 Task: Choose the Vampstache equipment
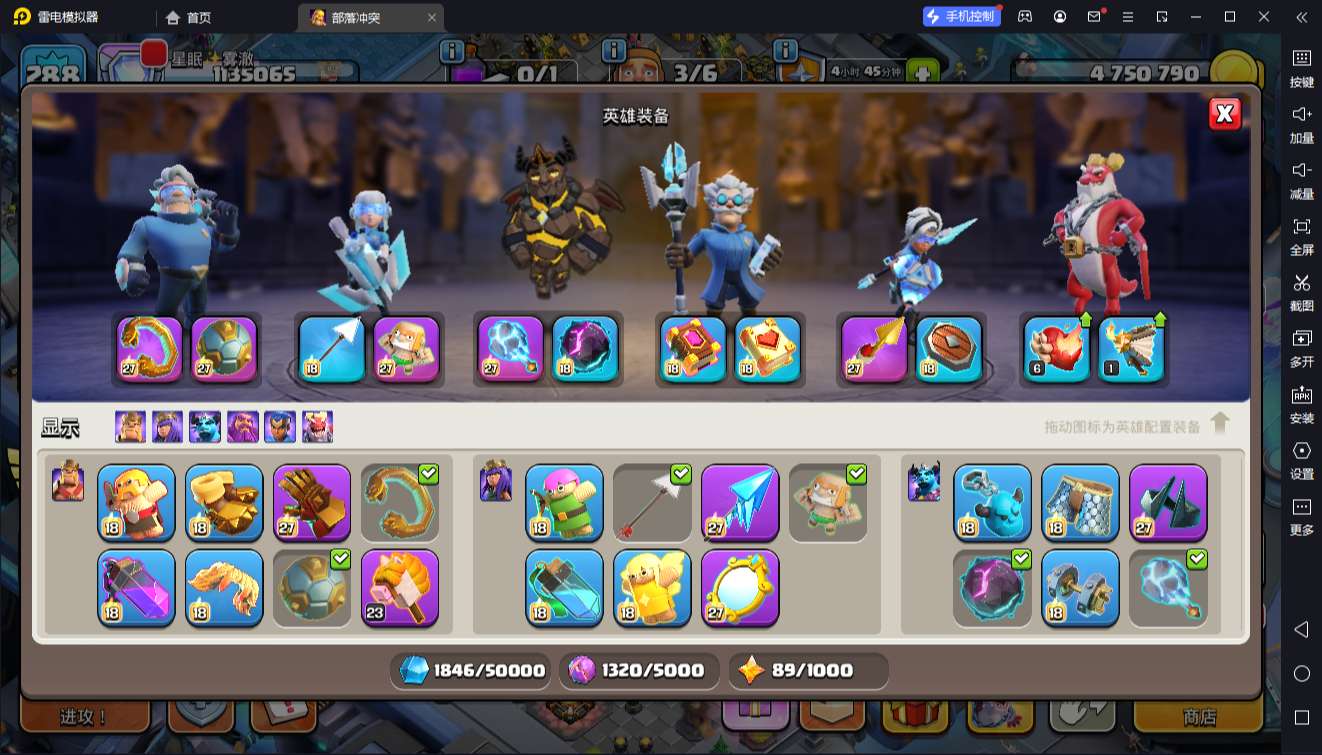224,587
